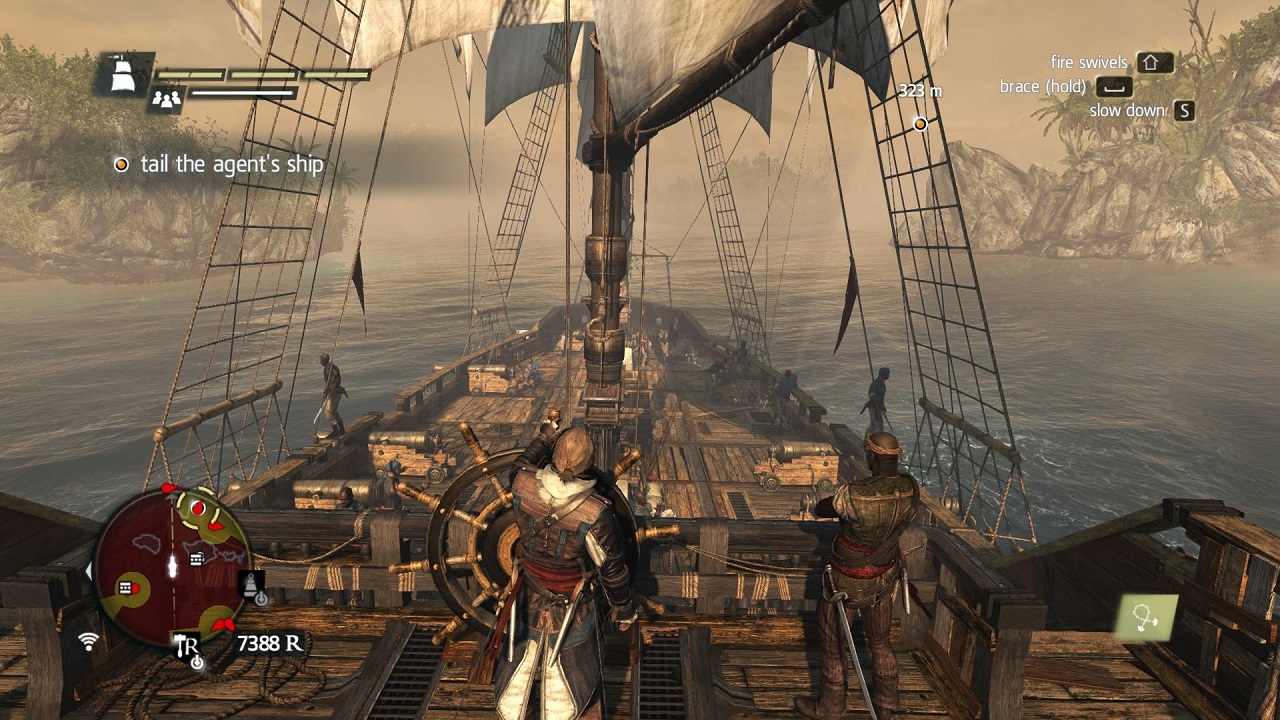Click the hammer and R currency icon
1280x720 pixels.
point(187,646)
